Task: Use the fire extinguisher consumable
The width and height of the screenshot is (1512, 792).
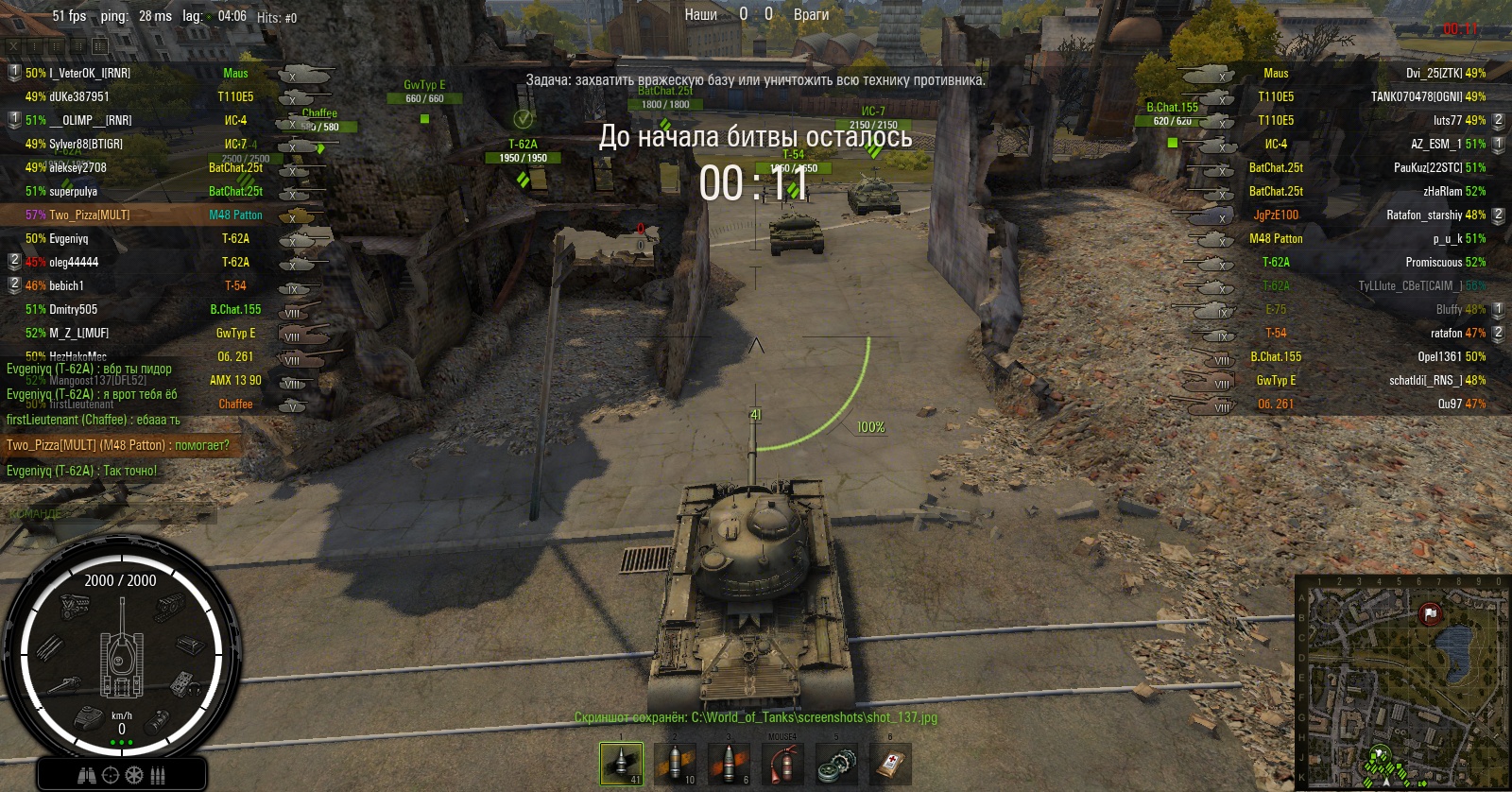Action: pos(782,764)
